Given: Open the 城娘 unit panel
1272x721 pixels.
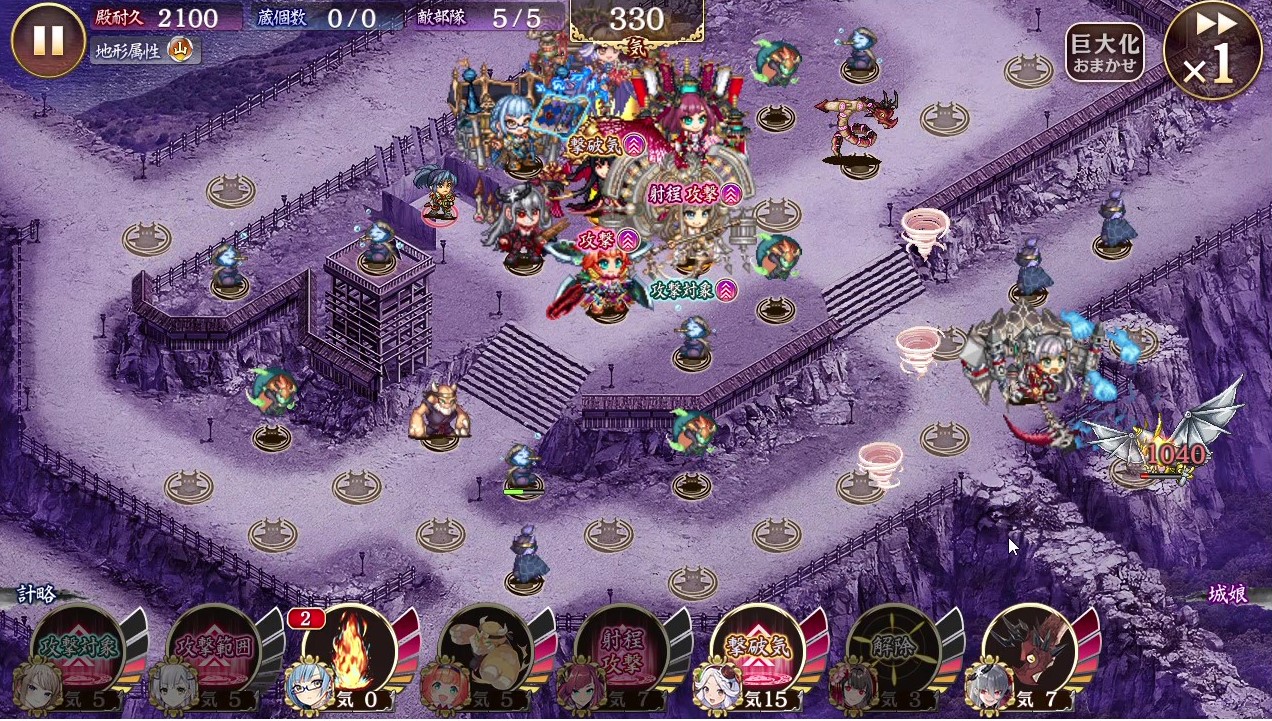Looking at the screenshot, I should point(1227,594).
